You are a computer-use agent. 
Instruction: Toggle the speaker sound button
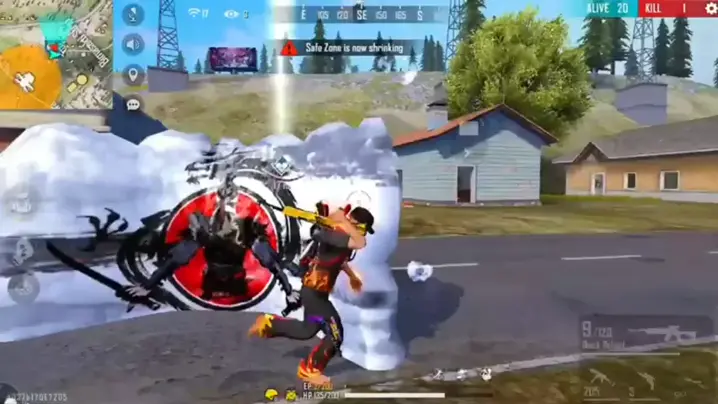coord(133,45)
